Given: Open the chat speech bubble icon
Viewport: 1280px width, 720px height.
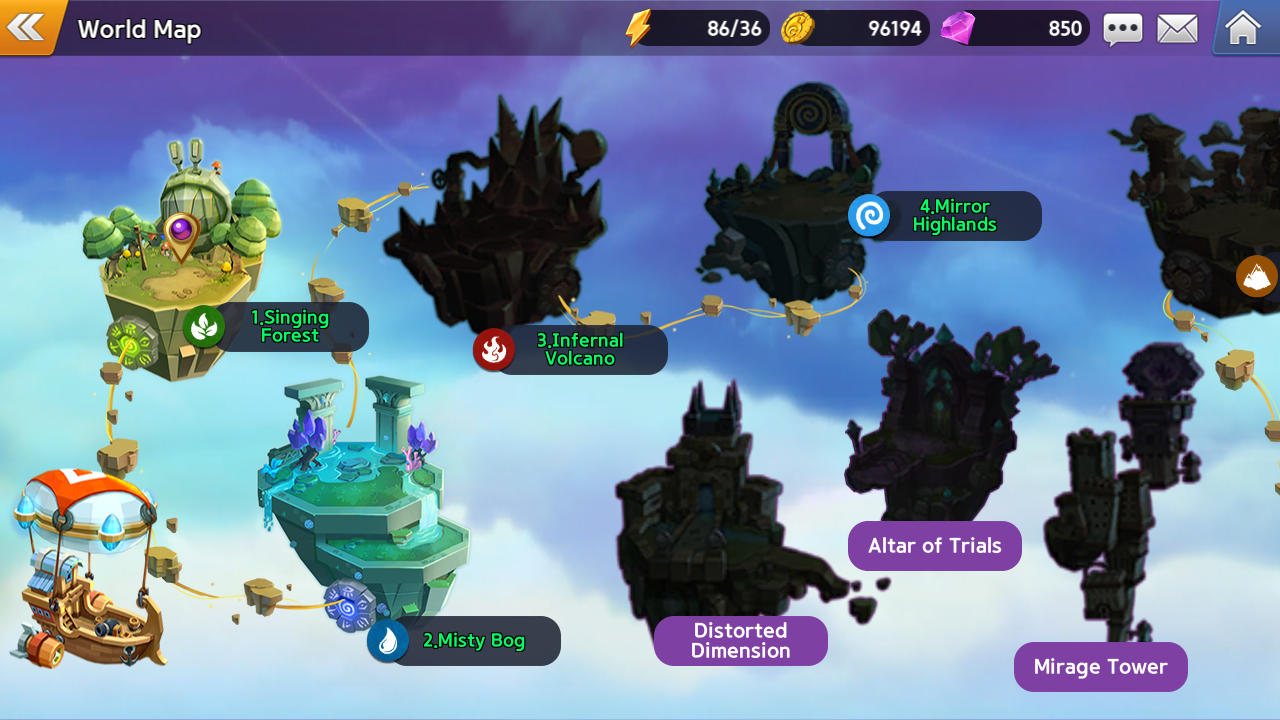Looking at the screenshot, I should (x=1122, y=29).
